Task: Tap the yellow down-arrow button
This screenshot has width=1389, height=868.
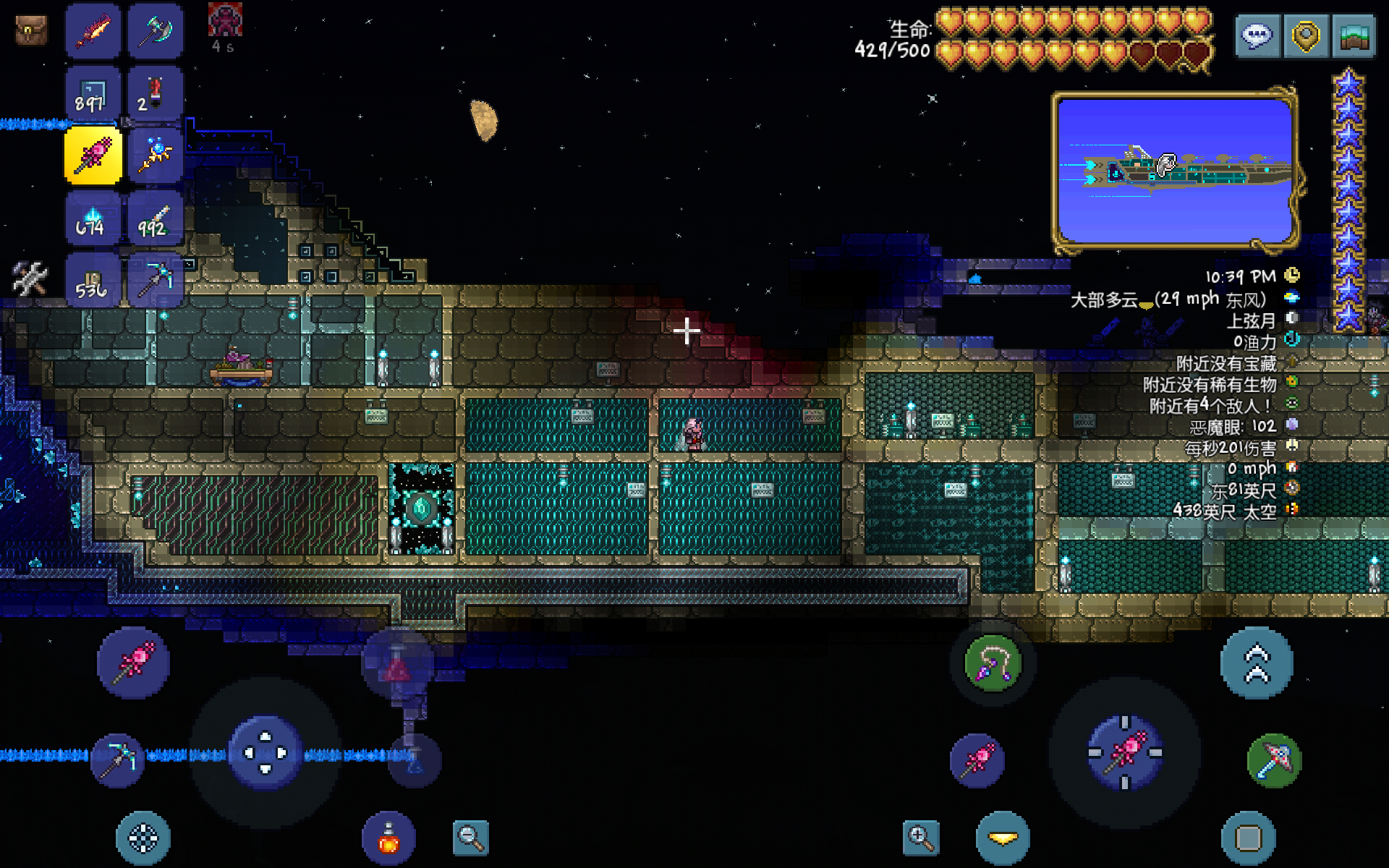Action: pos(1003,838)
